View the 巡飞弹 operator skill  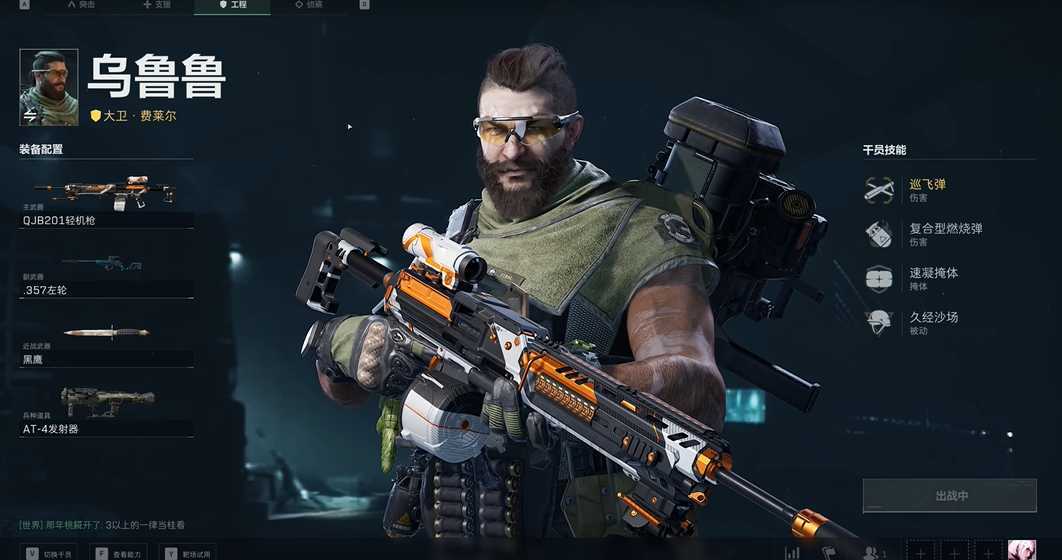tap(925, 189)
